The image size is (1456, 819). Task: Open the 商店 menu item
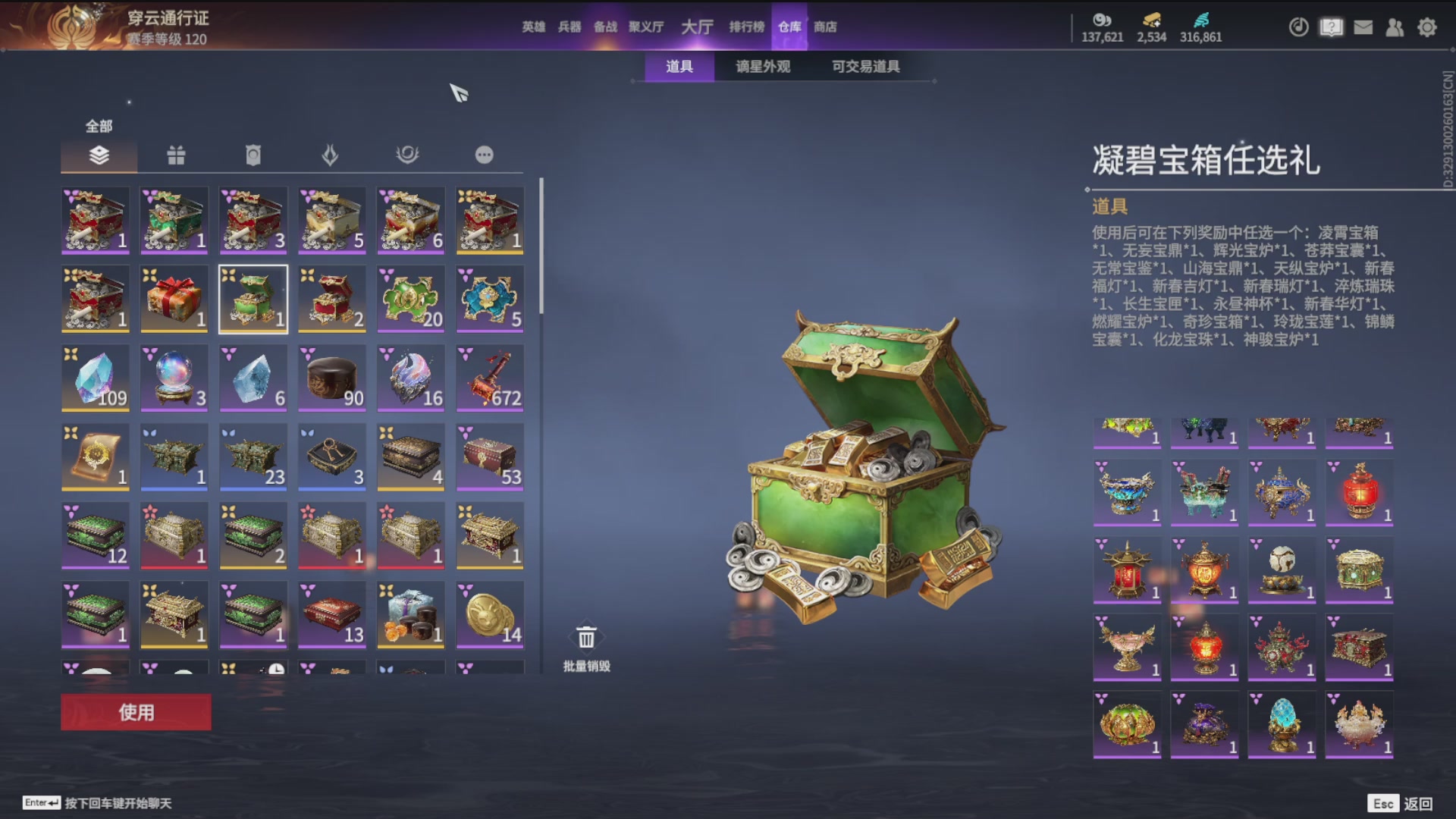826,27
